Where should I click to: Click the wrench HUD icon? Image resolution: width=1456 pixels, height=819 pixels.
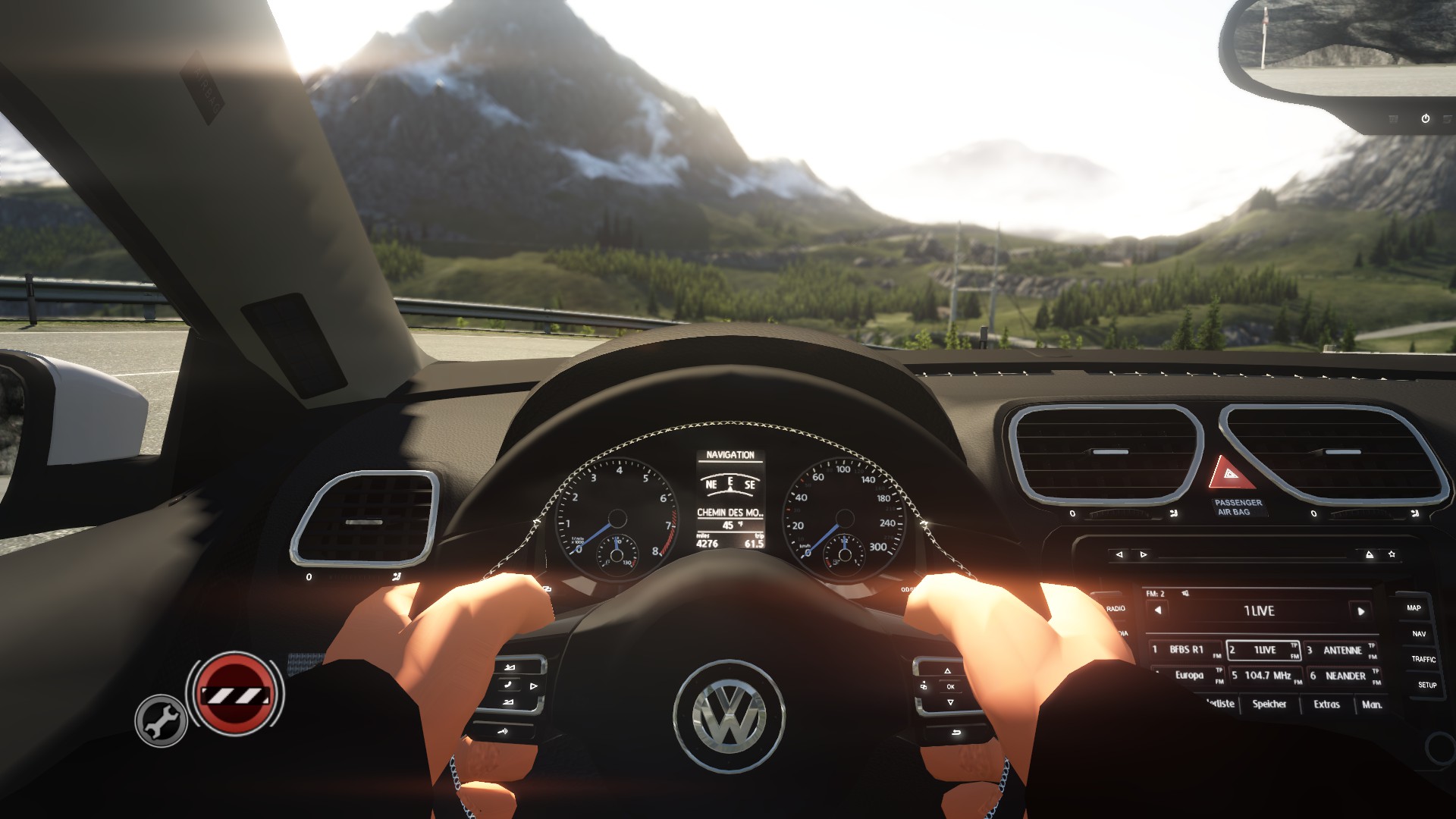(x=161, y=720)
